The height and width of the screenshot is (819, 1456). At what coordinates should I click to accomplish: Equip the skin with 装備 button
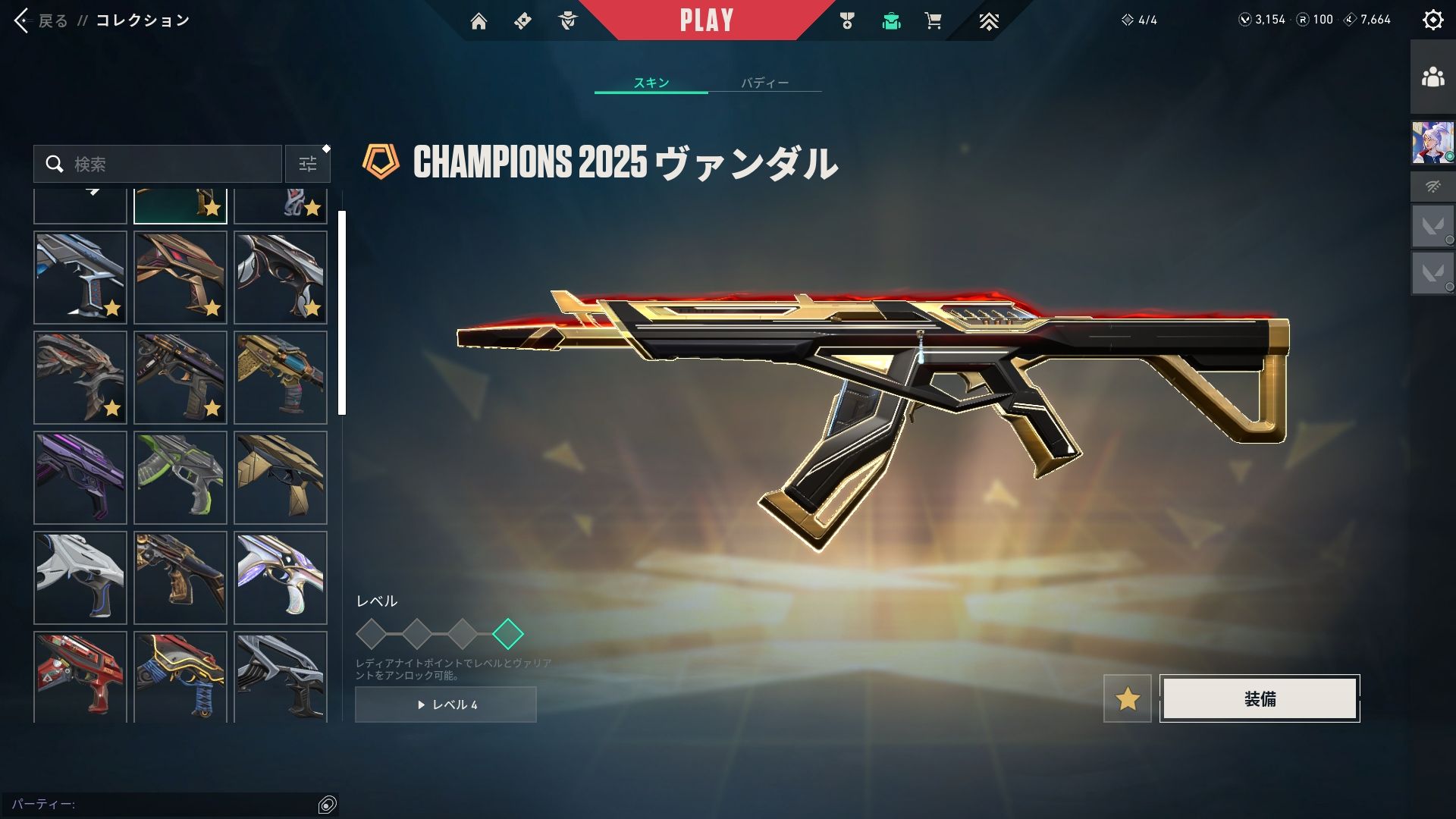tap(1260, 698)
